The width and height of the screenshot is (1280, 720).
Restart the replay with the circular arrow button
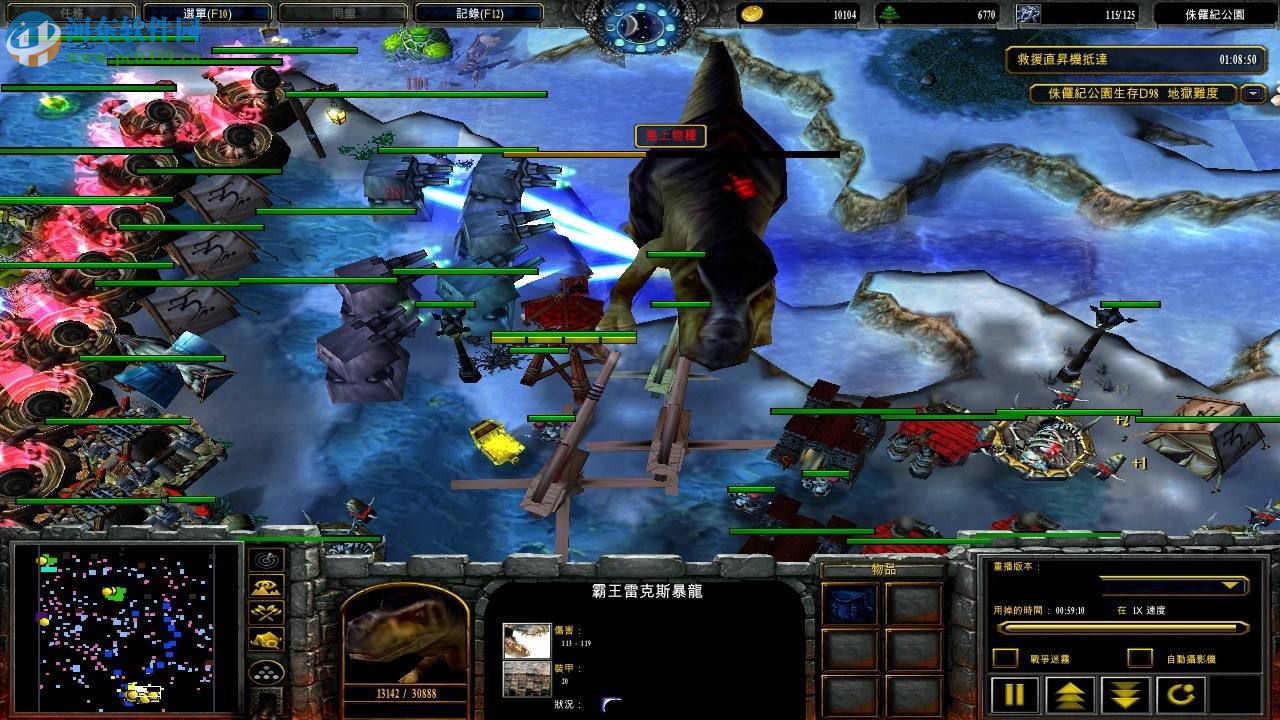pos(1183,694)
